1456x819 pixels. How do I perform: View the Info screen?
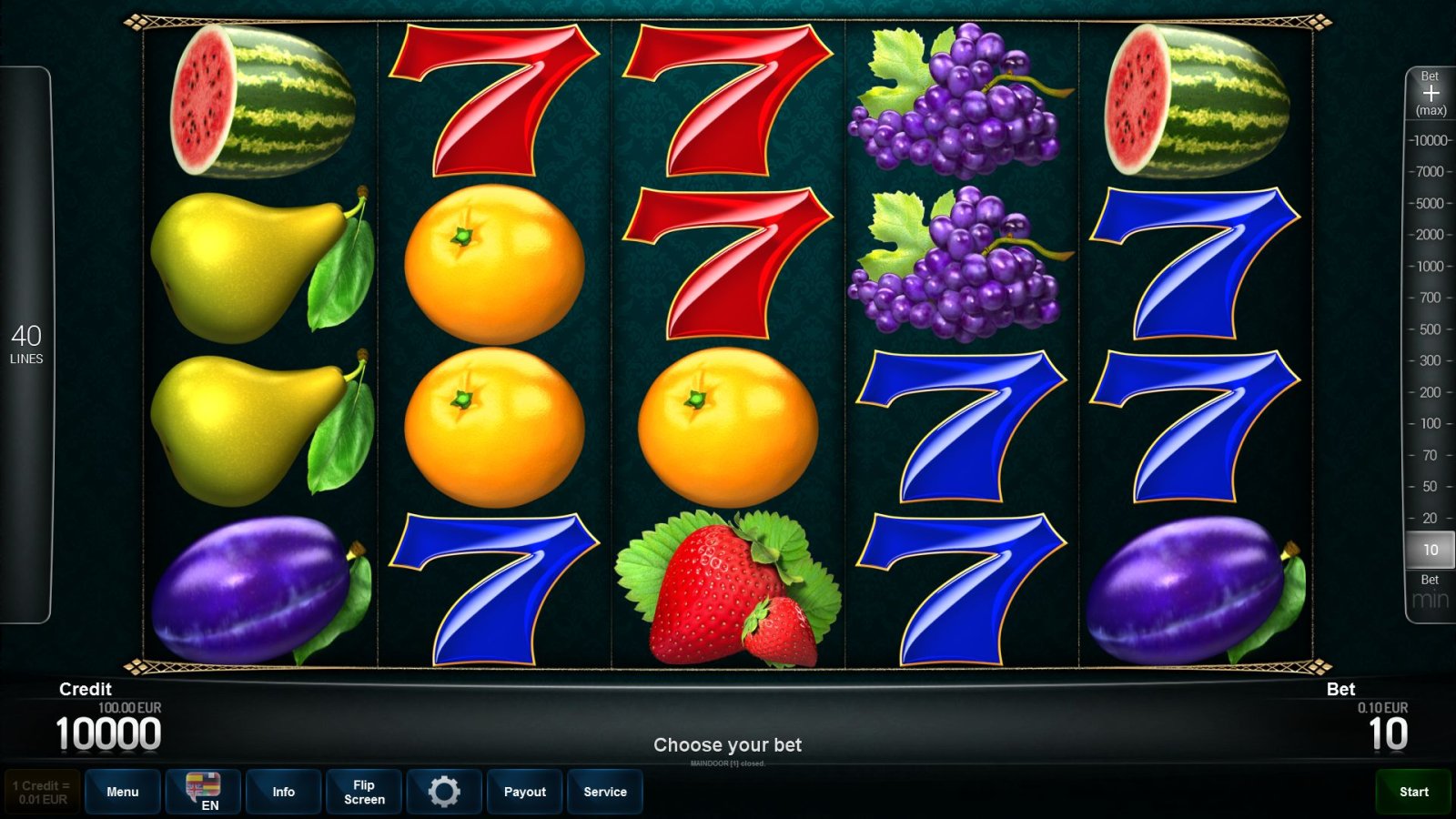click(283, 792)
